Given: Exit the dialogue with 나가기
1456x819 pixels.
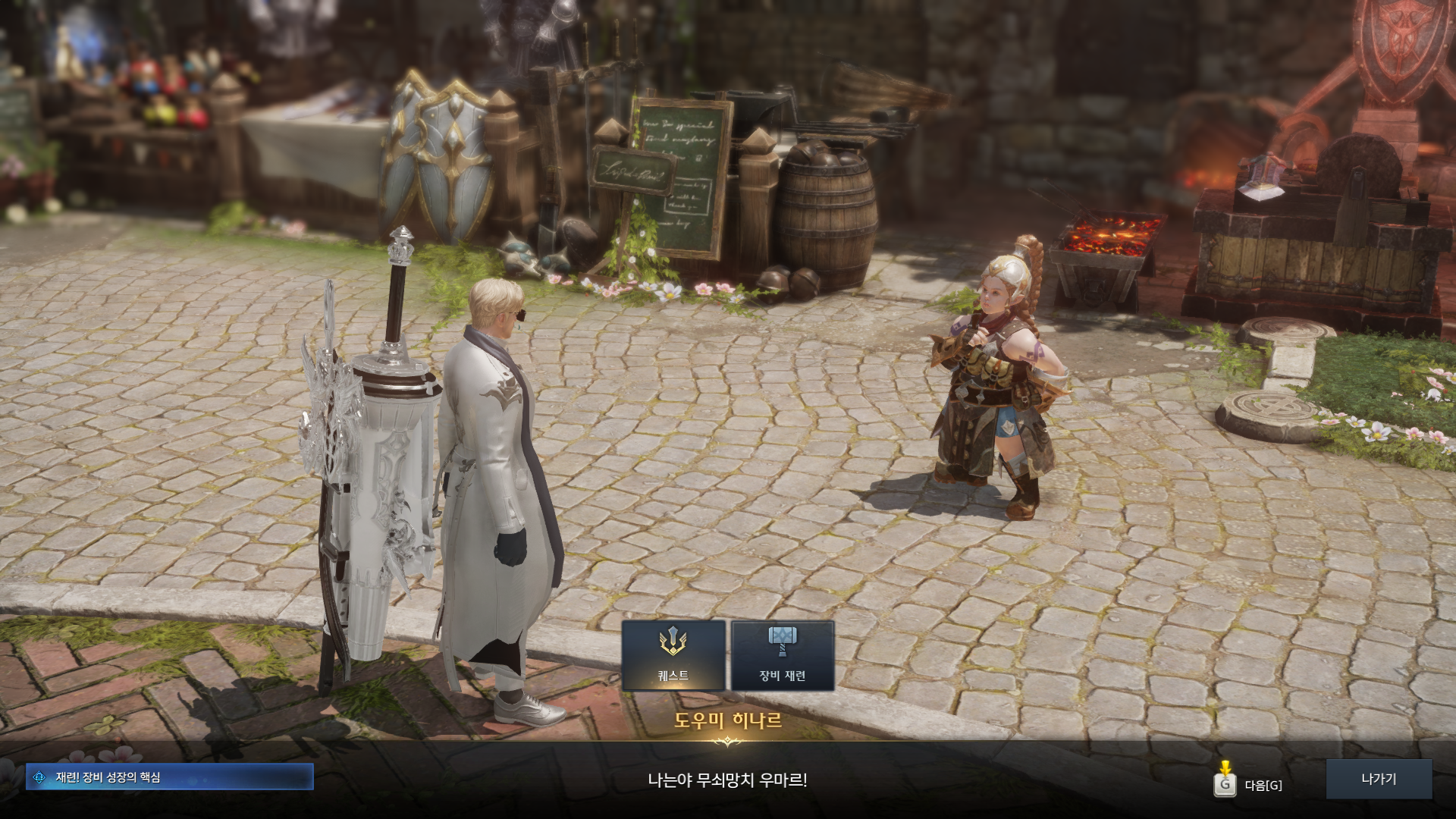Looking at the screenshot, I should (1378, 779).
